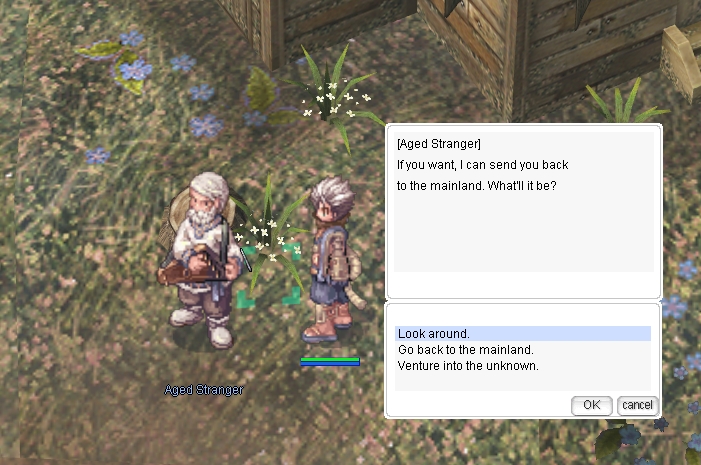The height and width of the screenshot is (465, 701).
Task: Choose "Go back to the mainland."
Action: coord(465,350)
